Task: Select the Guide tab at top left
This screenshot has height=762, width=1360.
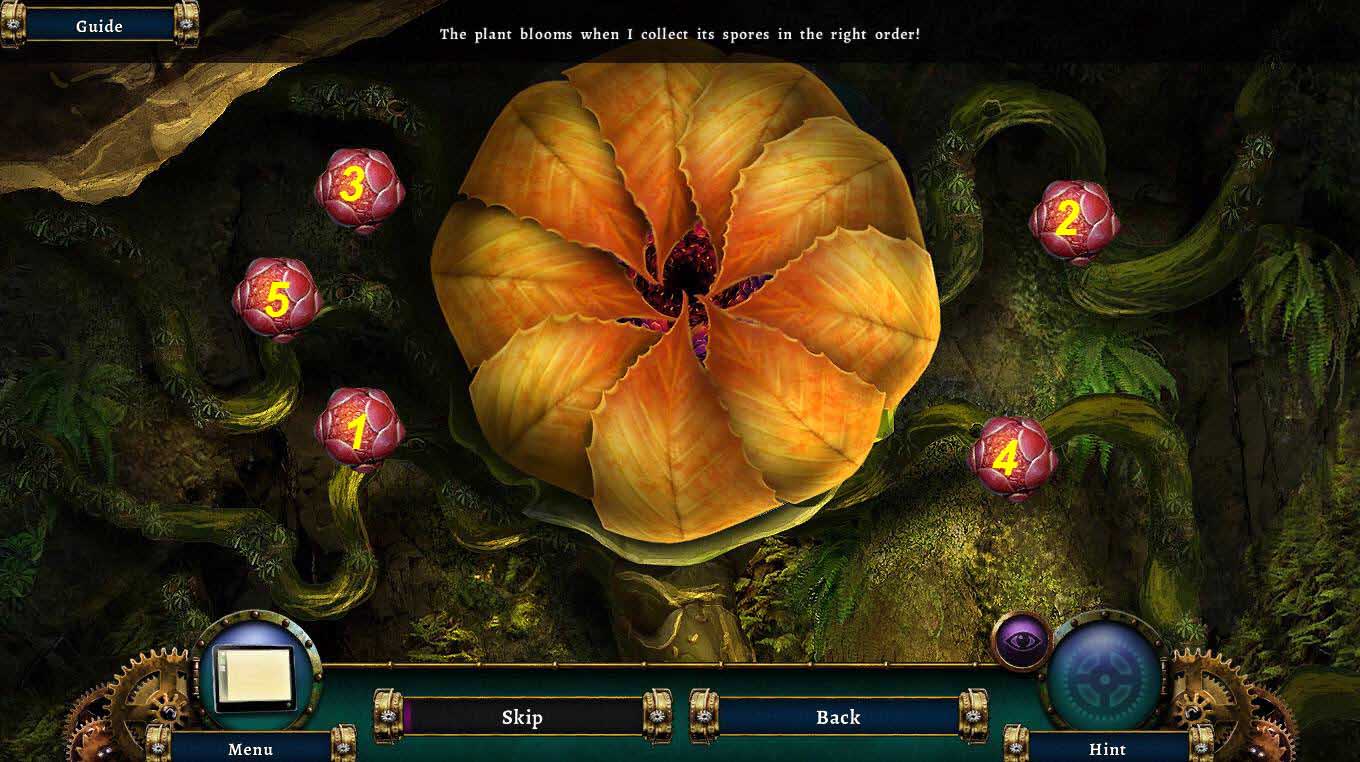Action: pos(97,25)
